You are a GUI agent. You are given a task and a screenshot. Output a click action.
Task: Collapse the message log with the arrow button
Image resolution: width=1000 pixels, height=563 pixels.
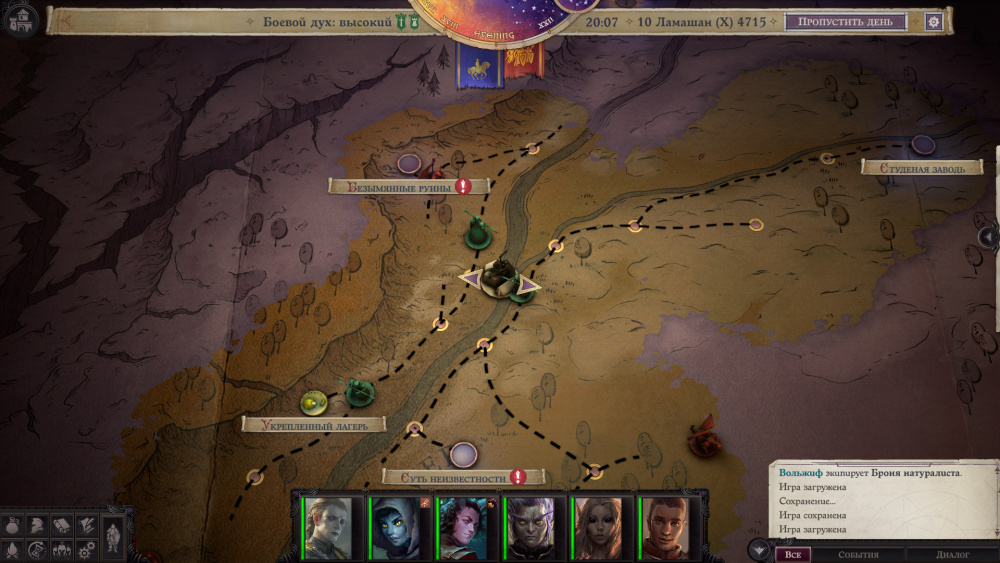click(x=759, y=551)
